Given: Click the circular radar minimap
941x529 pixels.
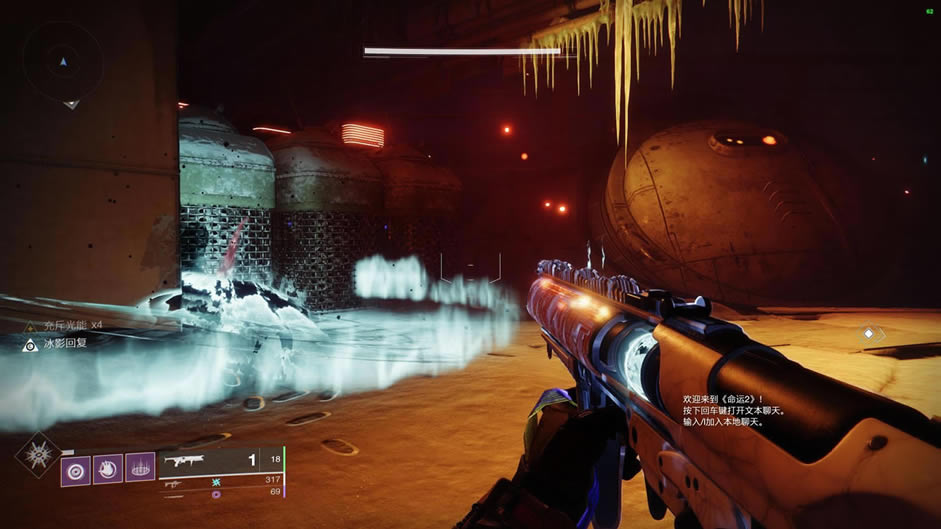Looking at the screenshot, I should (x=63, y=62).
